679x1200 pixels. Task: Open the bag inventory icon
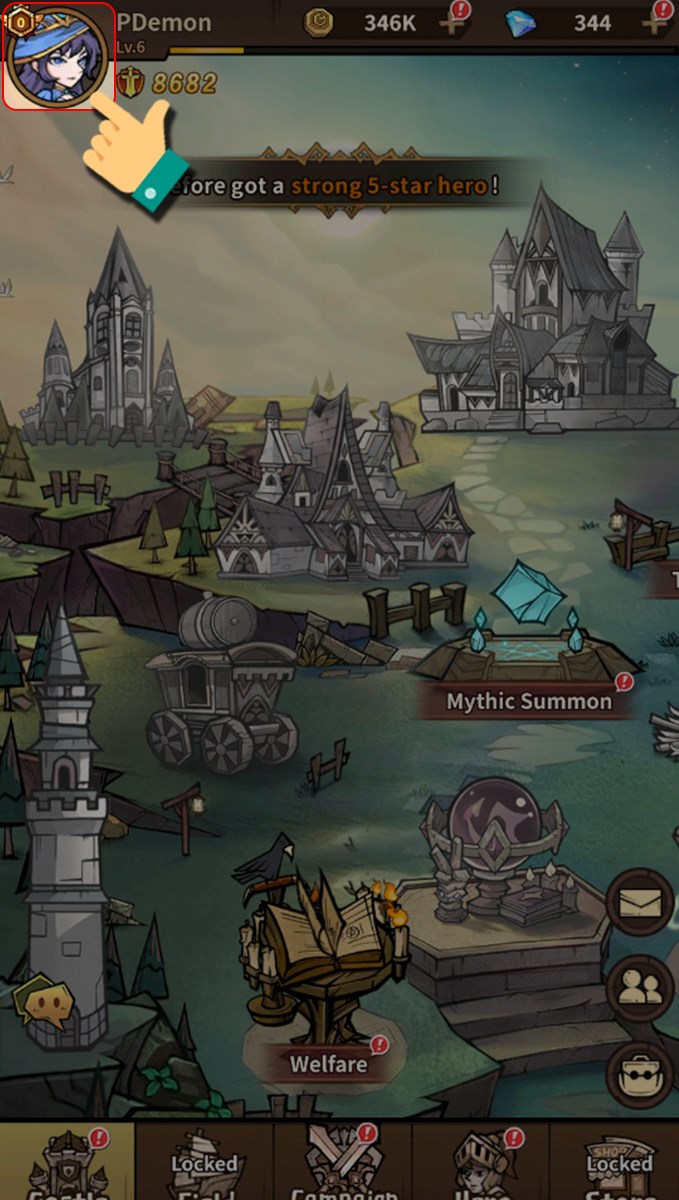pyautogui.click(x=640, y=1075)
